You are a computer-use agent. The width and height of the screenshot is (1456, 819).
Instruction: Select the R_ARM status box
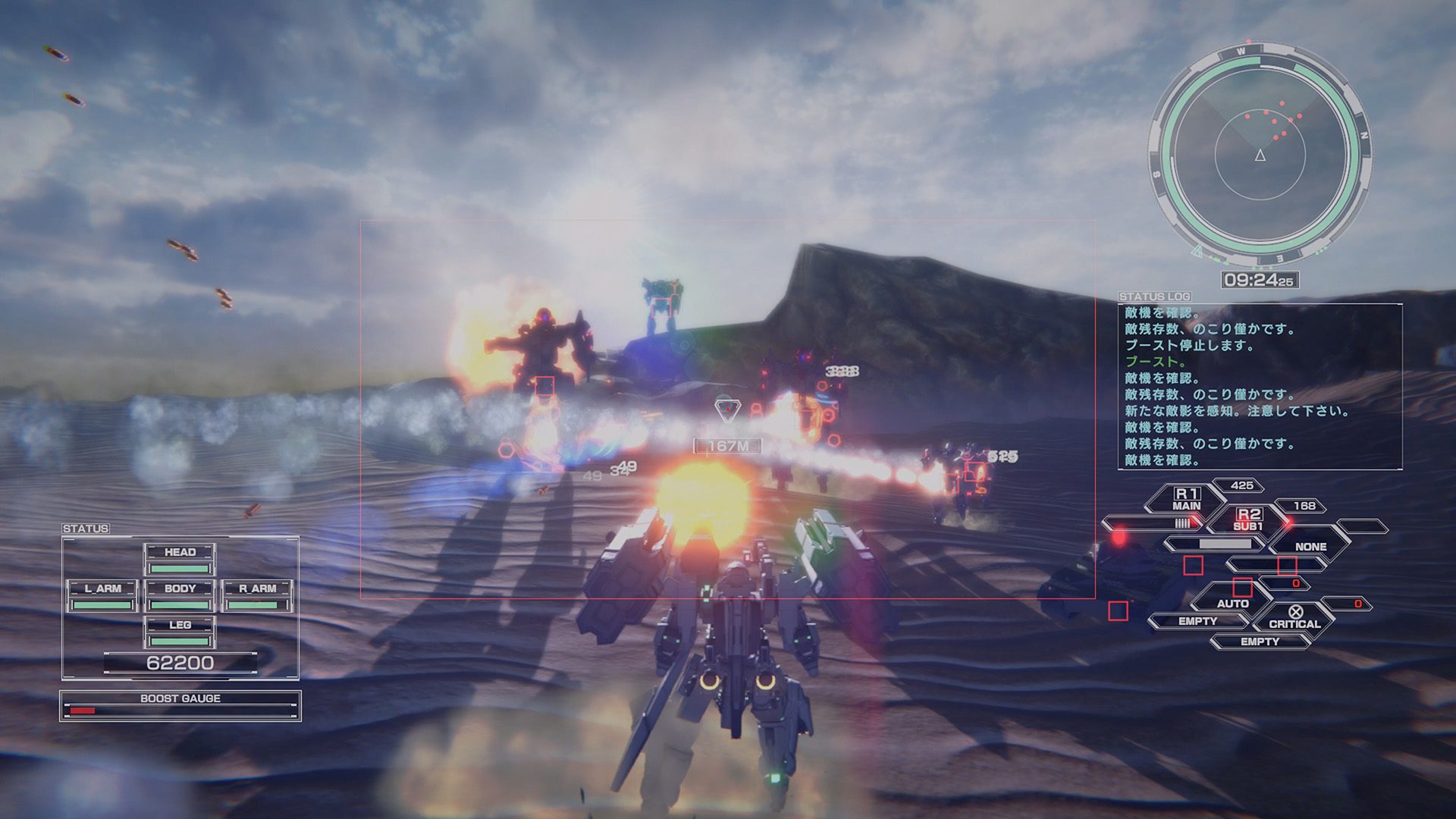pos(258,595)
